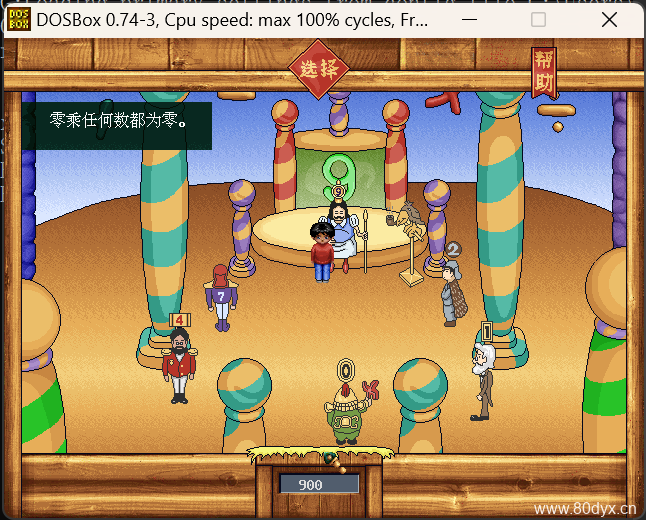Close the DOSBox window
The height and width of the screenshot is (520, 646).
[x=609, y=19]
